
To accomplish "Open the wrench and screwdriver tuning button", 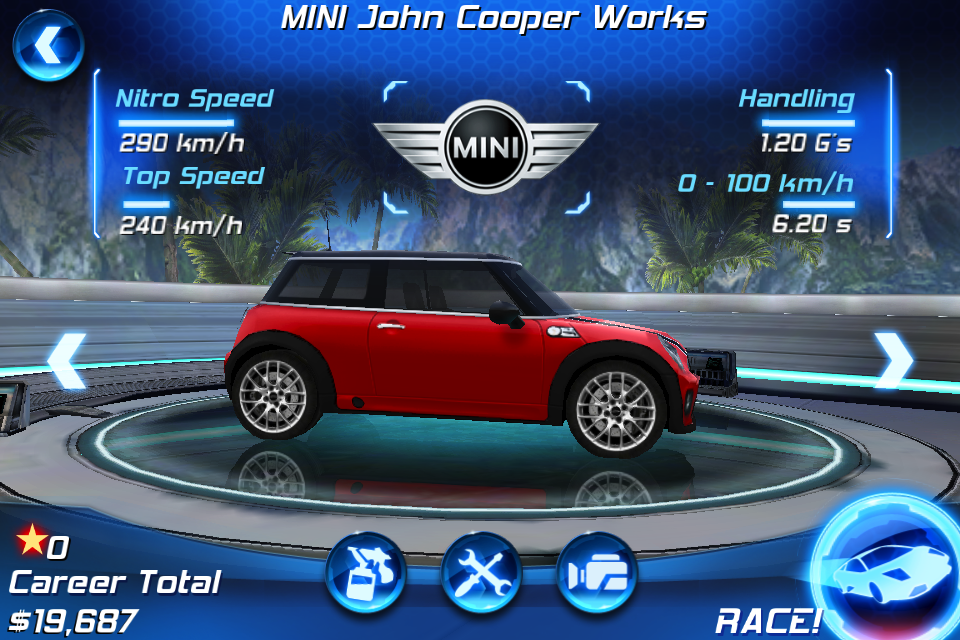I will 481,573.
